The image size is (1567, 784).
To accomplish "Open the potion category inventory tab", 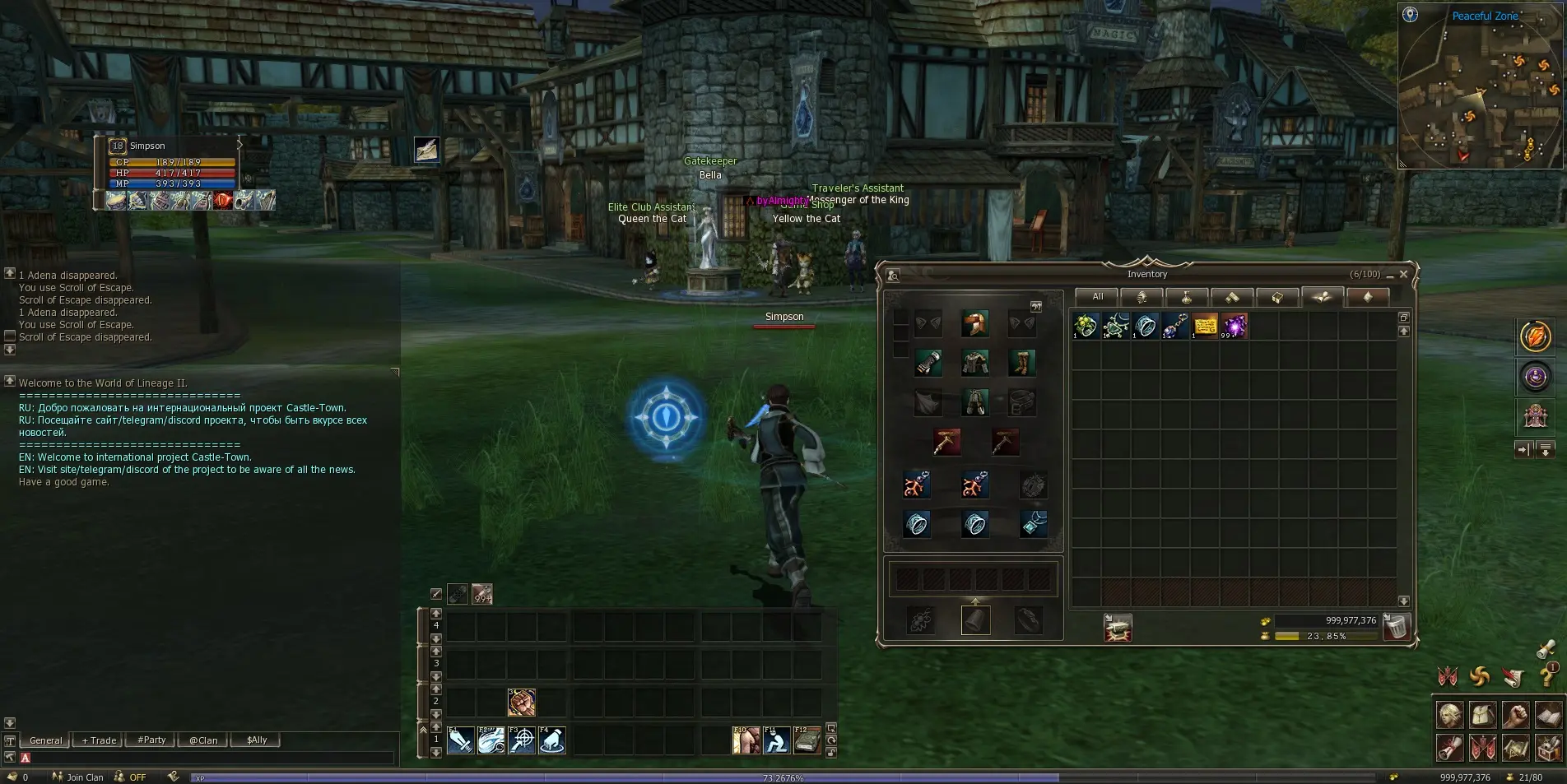I will pos(1187,297).
